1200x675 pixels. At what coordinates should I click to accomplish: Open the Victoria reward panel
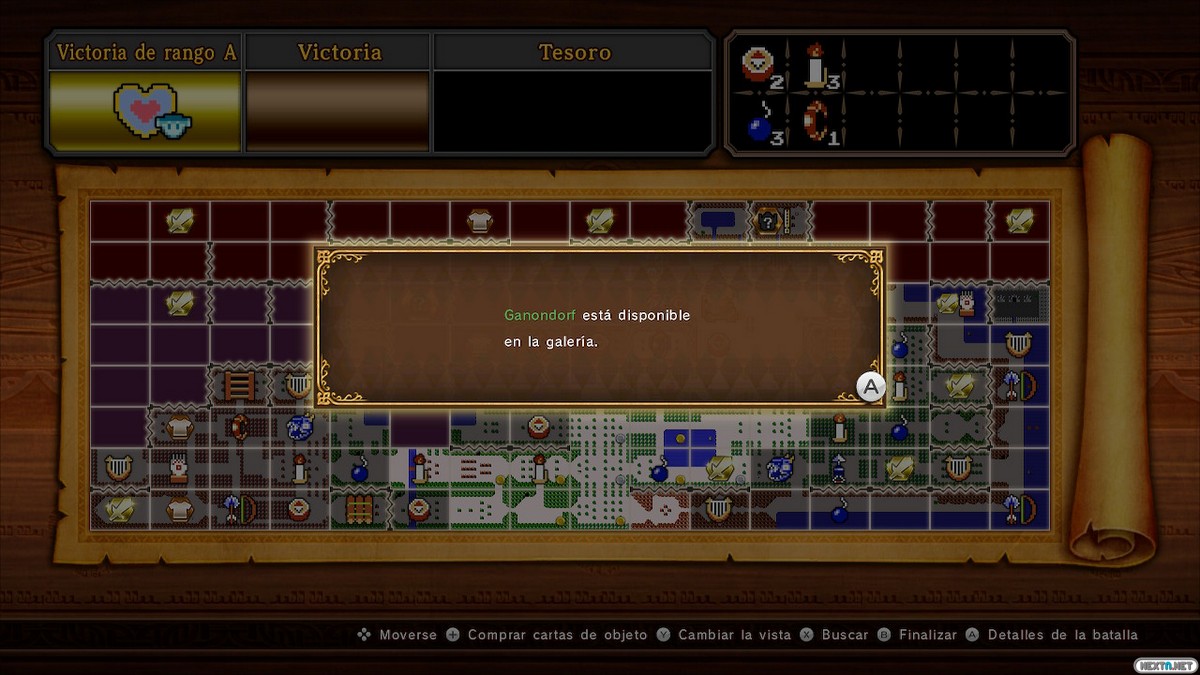338,112
